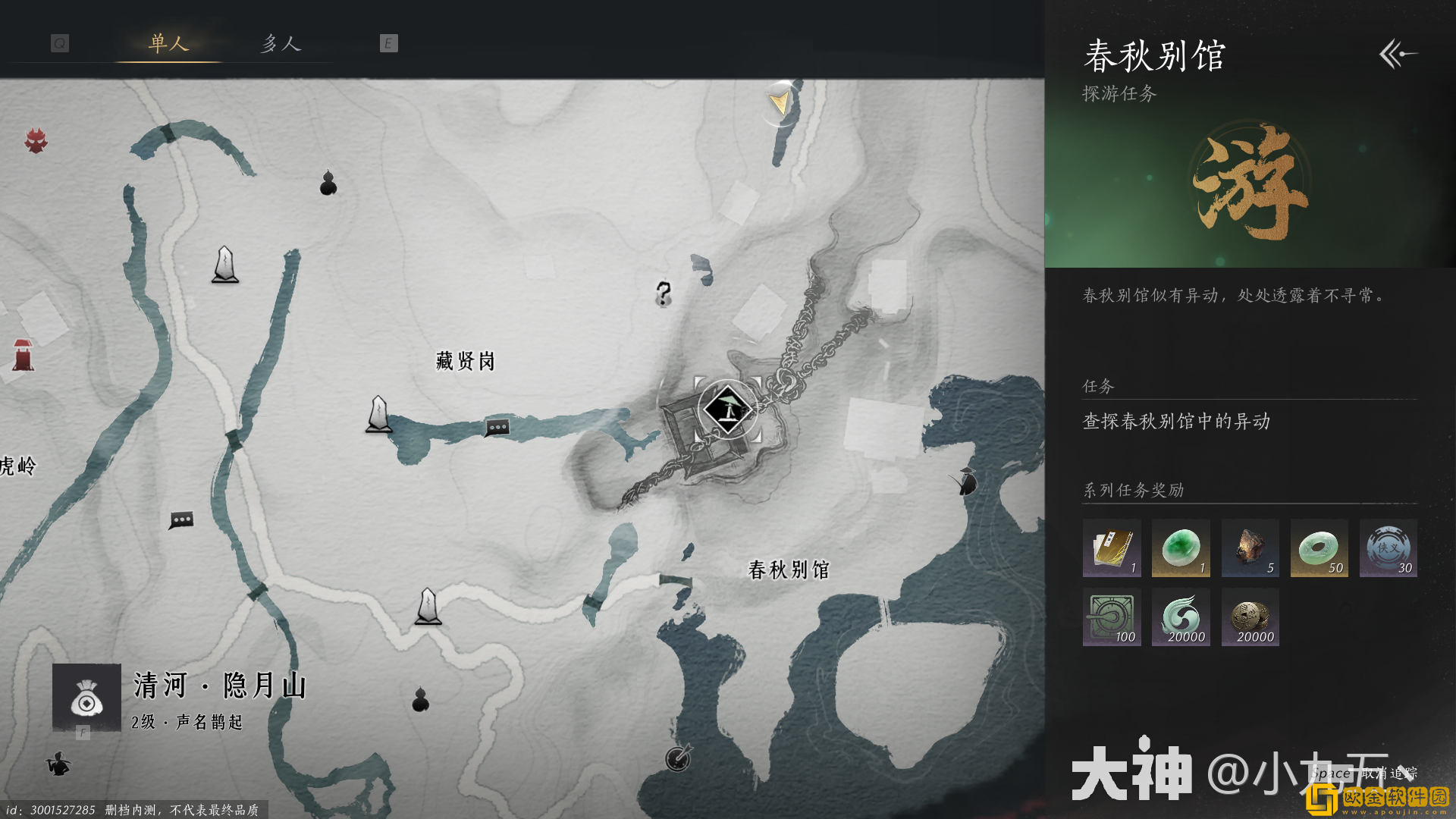Open the golden book reward item
Screen dimensions: 1456x819
[x=1112, y=548]
